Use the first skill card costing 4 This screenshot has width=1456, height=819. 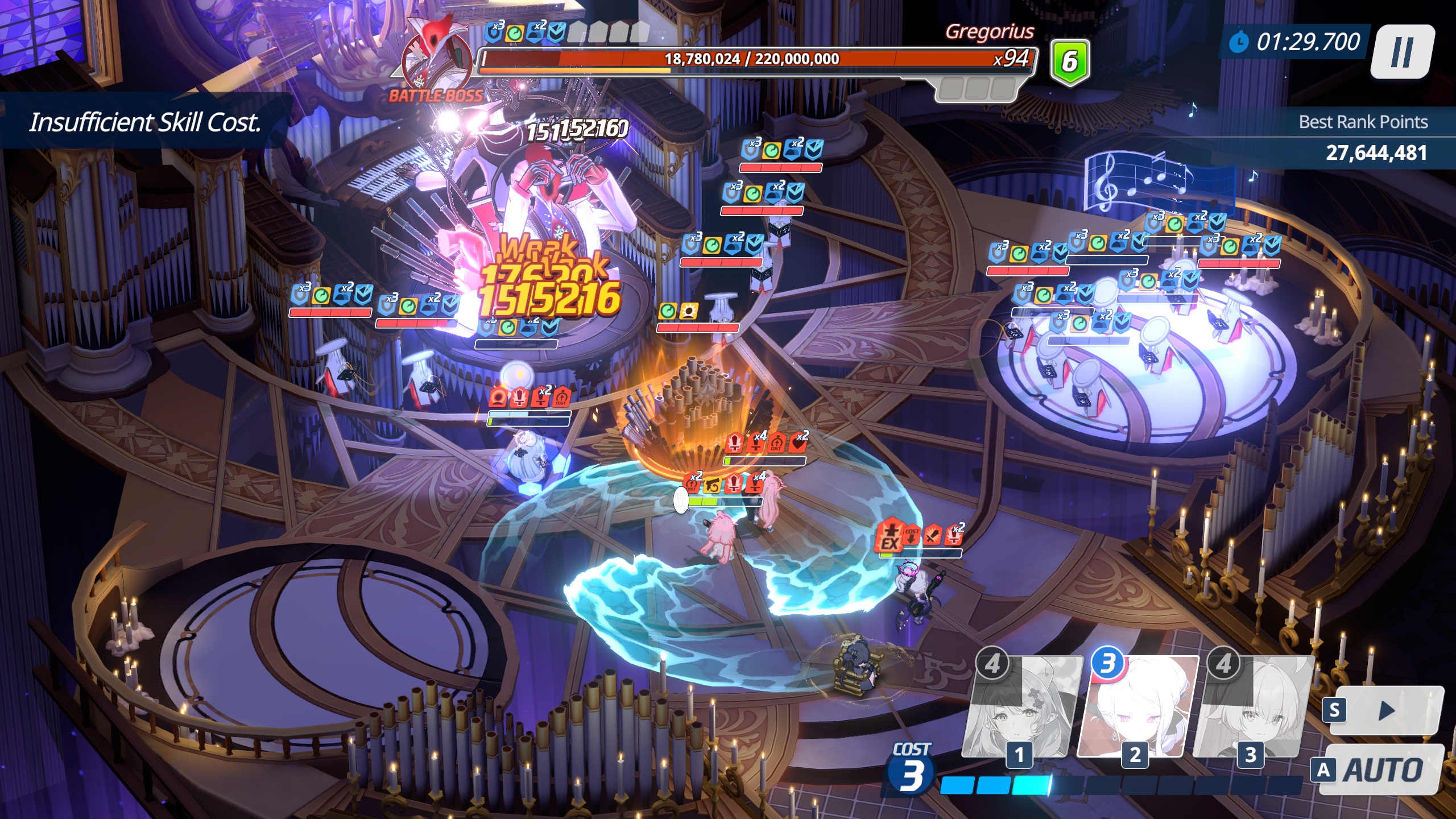tap(1021, 706)
